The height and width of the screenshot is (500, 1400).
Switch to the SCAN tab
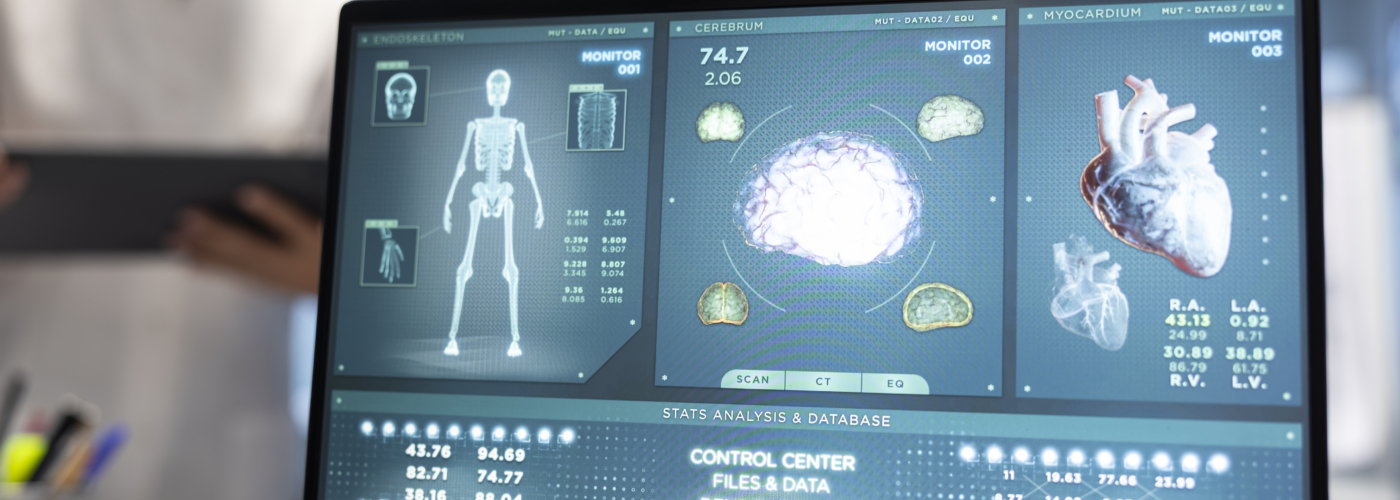click(753, 380)
